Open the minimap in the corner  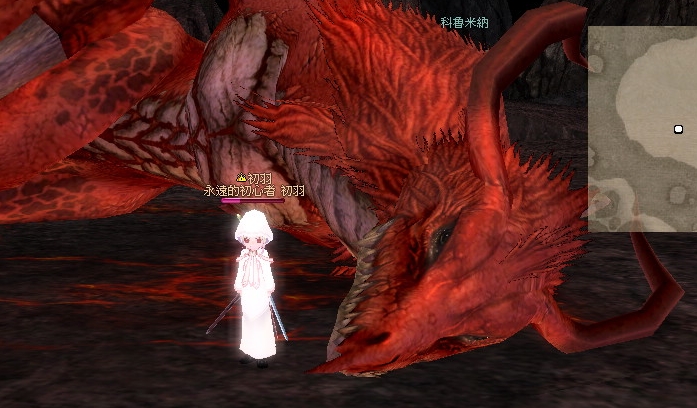coord(642,128)
